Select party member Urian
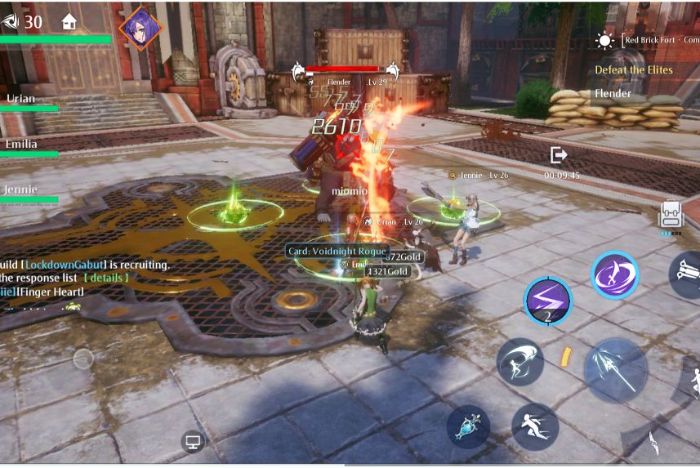700x468 pixels. click(x=22, y=99)
